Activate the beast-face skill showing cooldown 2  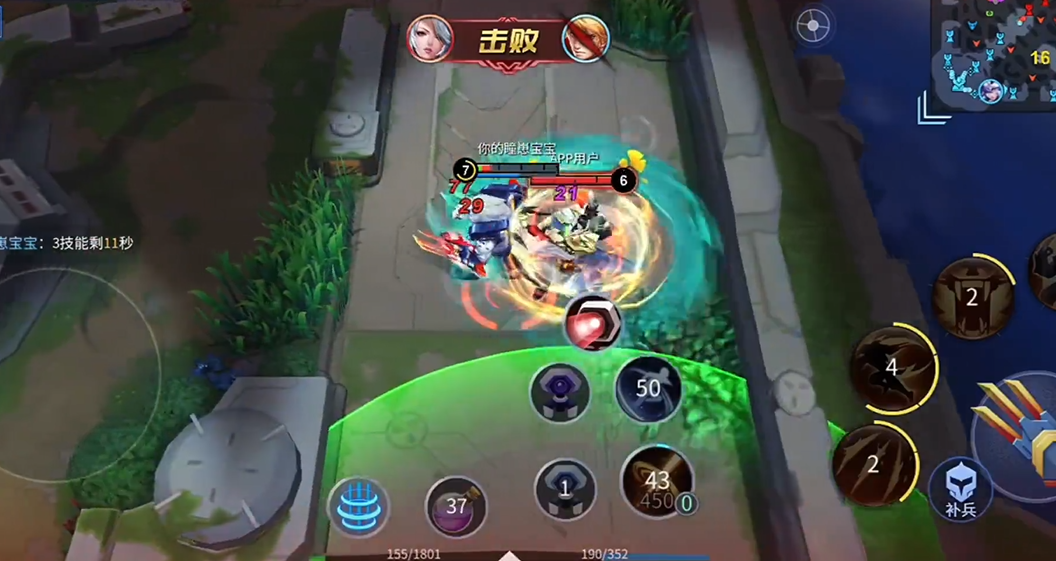[971, 296]
